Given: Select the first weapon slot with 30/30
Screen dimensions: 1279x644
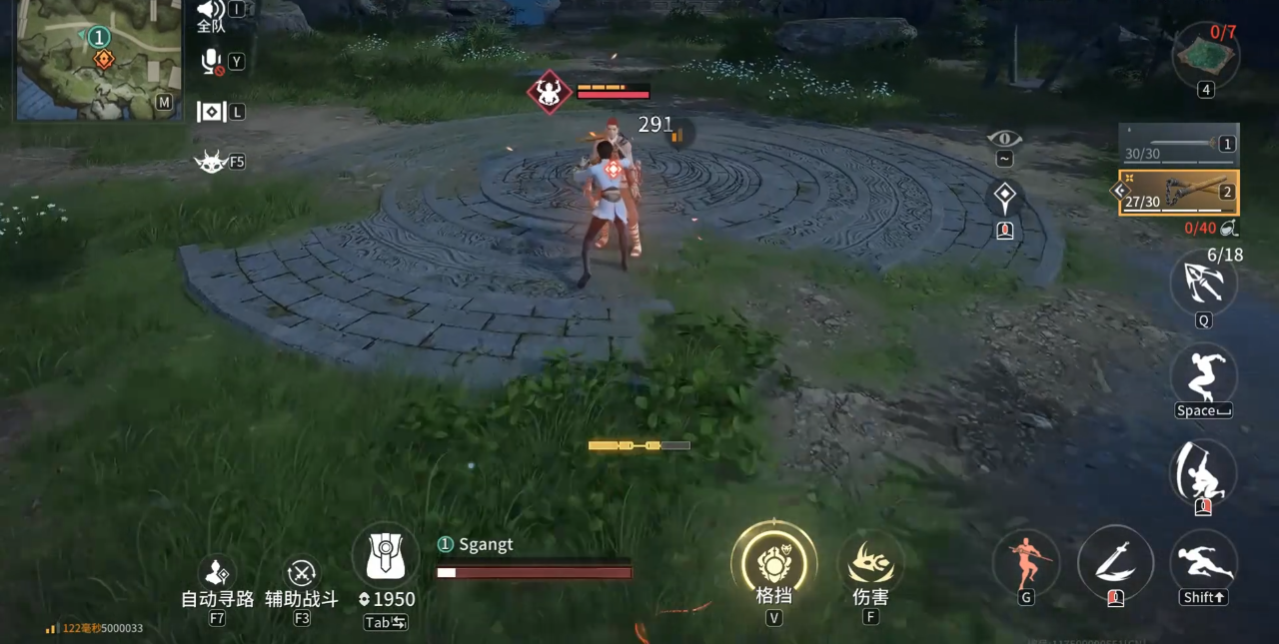Looking at the screenshot, I should click(x=1179, y=144).
